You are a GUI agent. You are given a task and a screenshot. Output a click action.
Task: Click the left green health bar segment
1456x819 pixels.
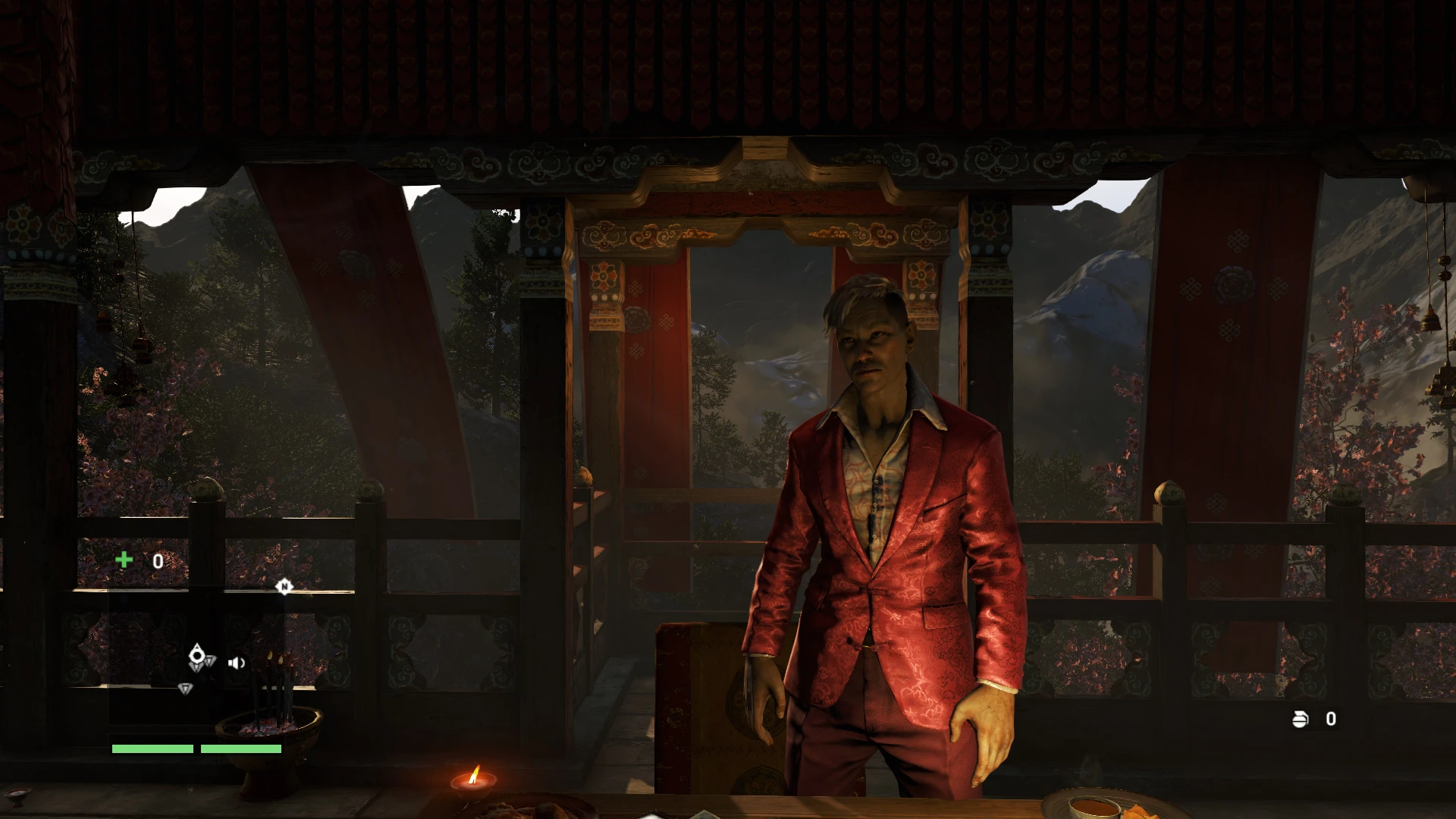(152, 748)
